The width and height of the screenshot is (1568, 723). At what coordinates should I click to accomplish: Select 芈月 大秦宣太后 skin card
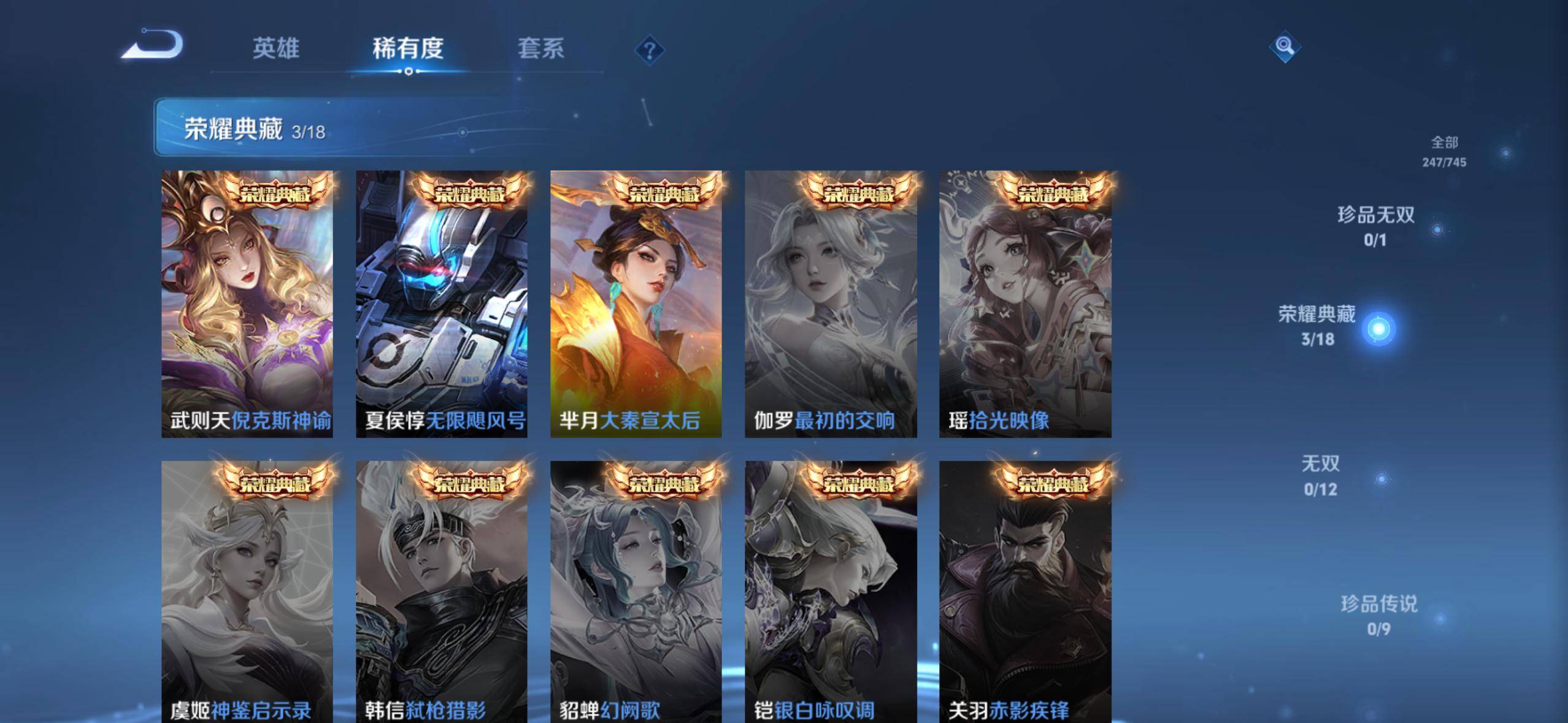pos(636,304)
